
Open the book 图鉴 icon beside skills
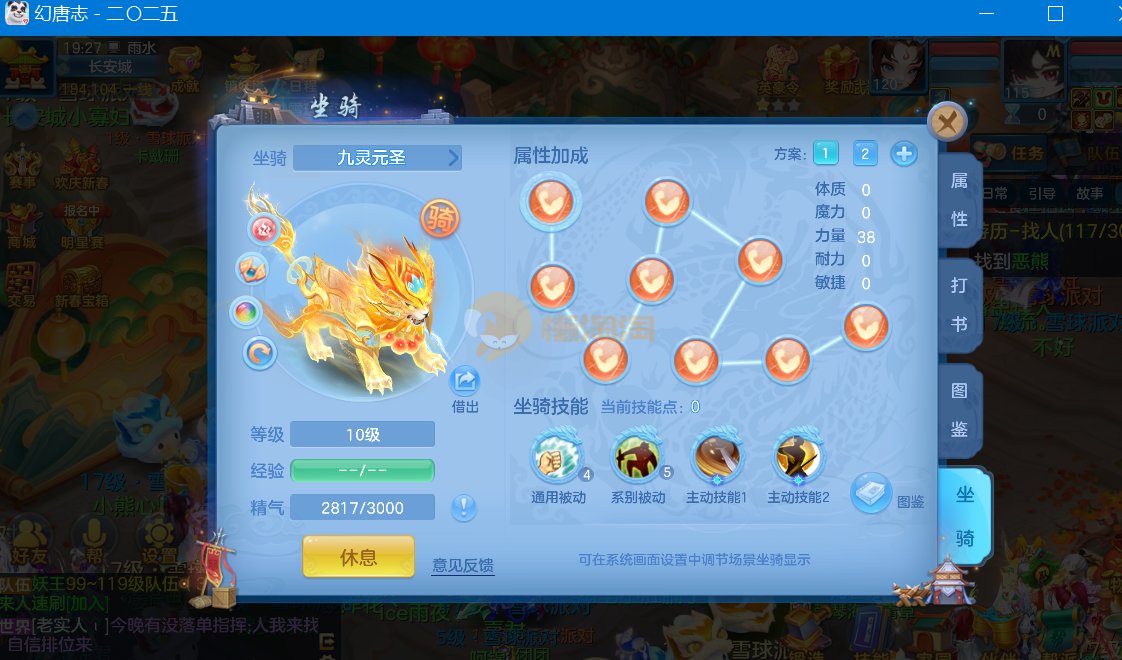coord(871,492)
